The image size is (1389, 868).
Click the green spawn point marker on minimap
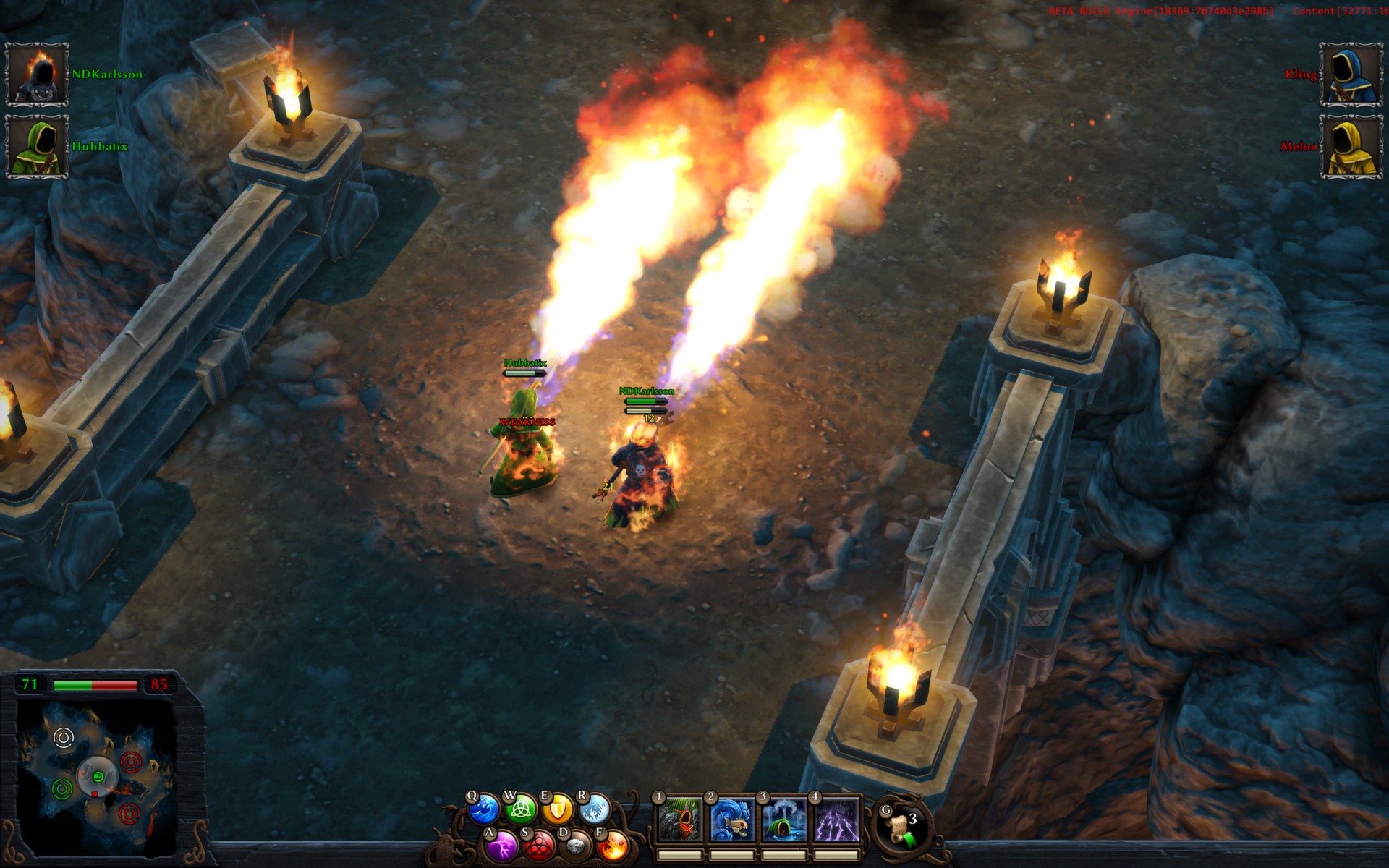[x=62, y=788]
